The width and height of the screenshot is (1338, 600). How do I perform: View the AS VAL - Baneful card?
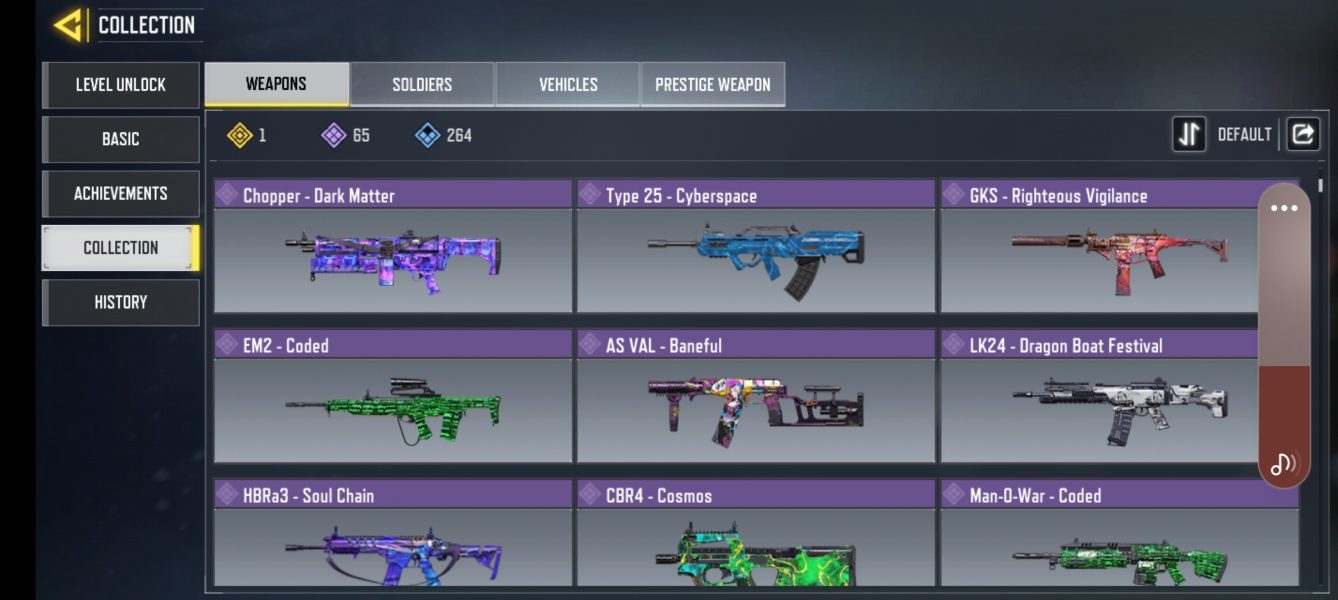756,397
